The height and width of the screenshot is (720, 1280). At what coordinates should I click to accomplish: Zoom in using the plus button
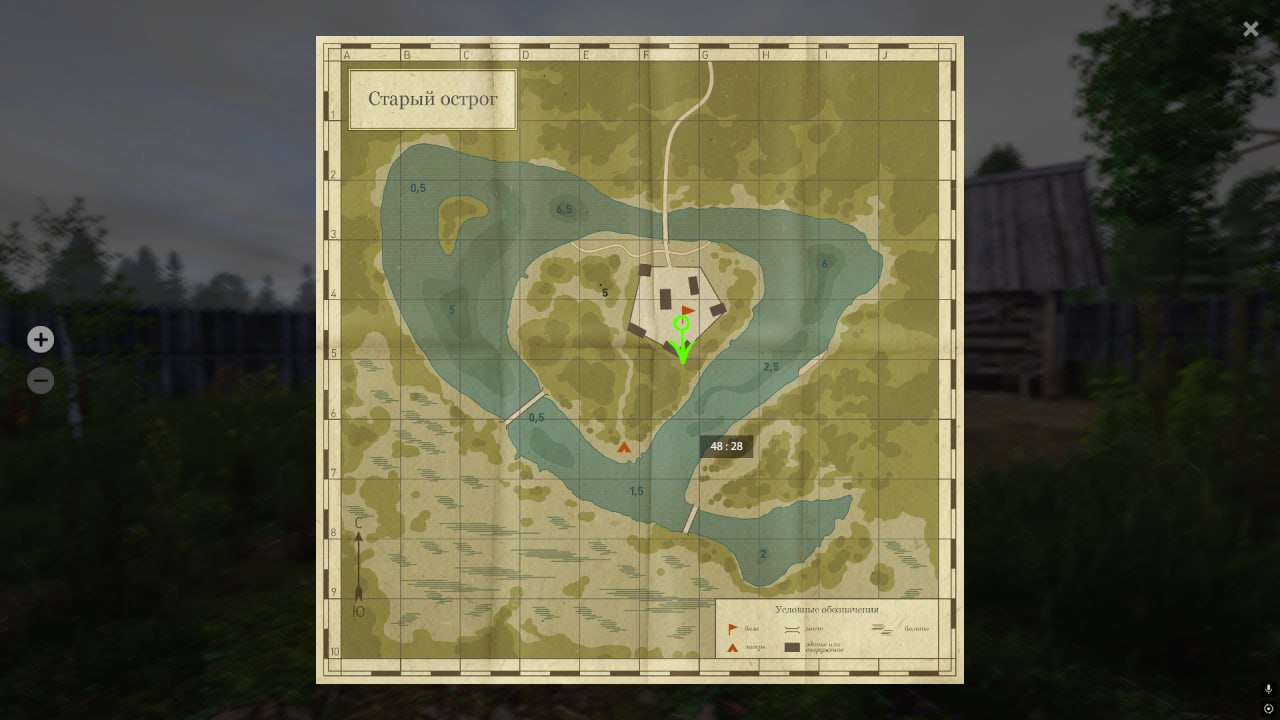point(40,339)
